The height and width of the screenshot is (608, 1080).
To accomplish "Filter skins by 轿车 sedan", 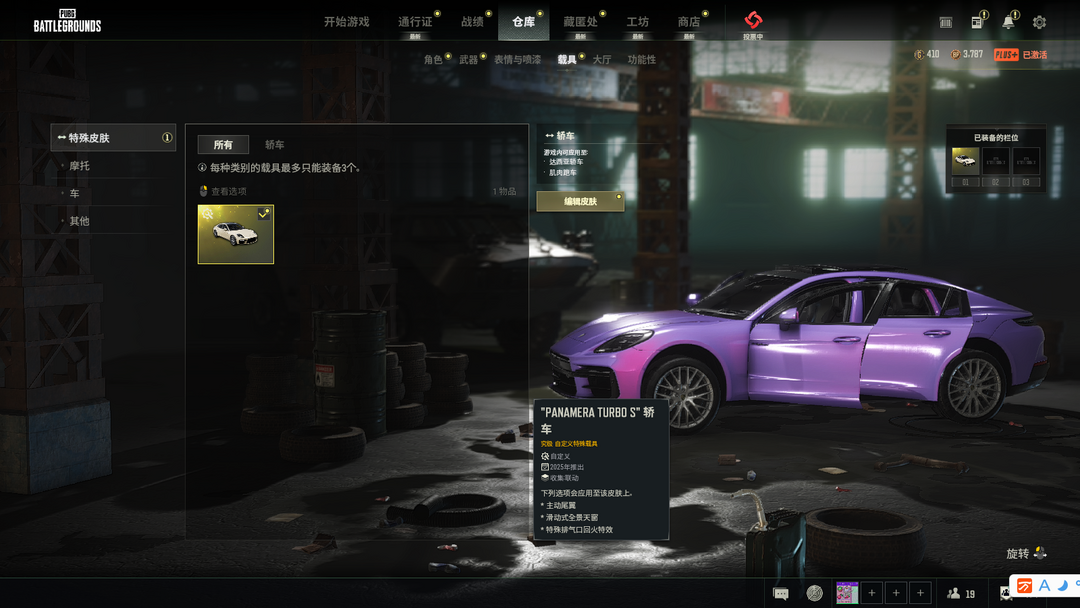I will pos(274,145).
